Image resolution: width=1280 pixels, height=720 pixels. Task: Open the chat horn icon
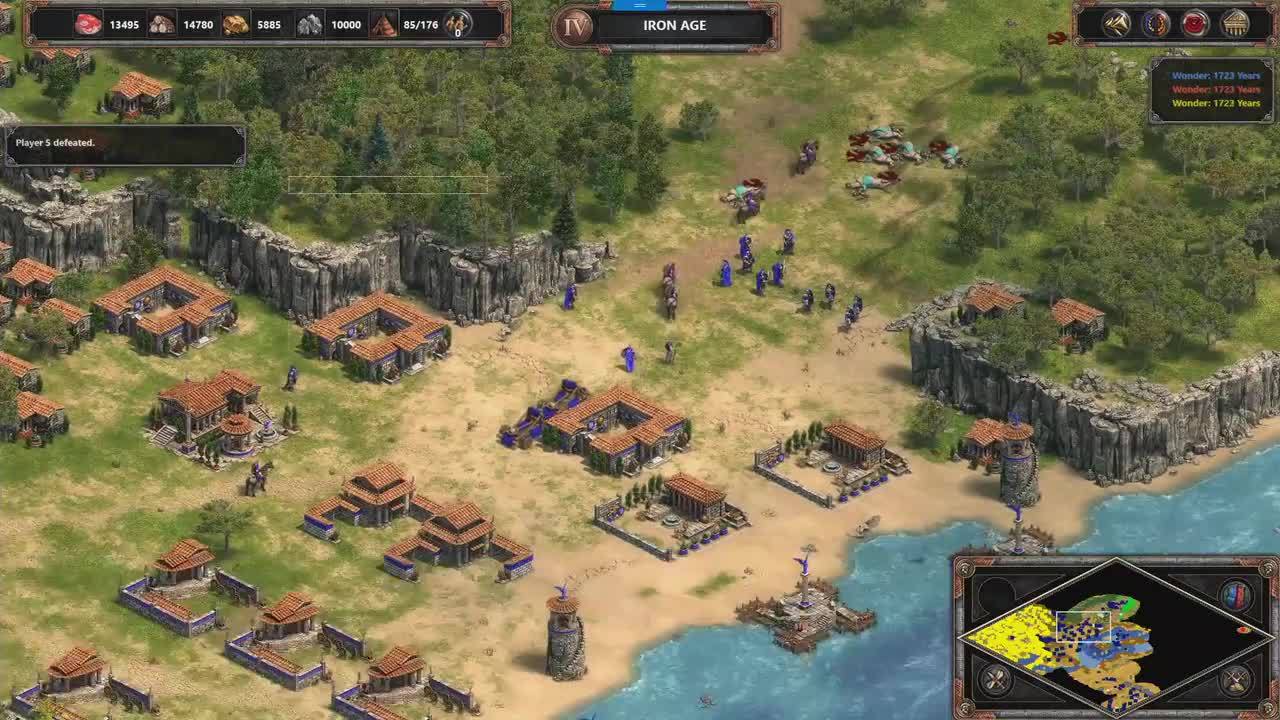(x=1117, y=23)
